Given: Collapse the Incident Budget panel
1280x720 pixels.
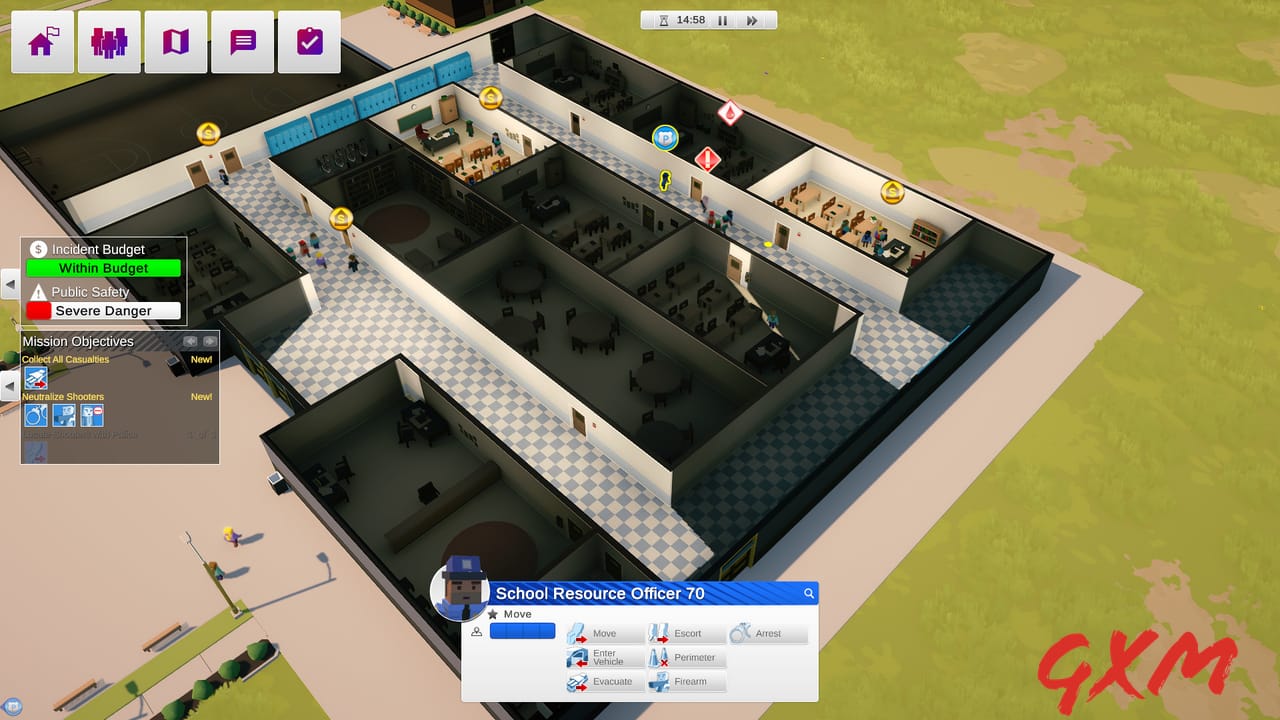Looking at the screenshot, I should 10,285.
